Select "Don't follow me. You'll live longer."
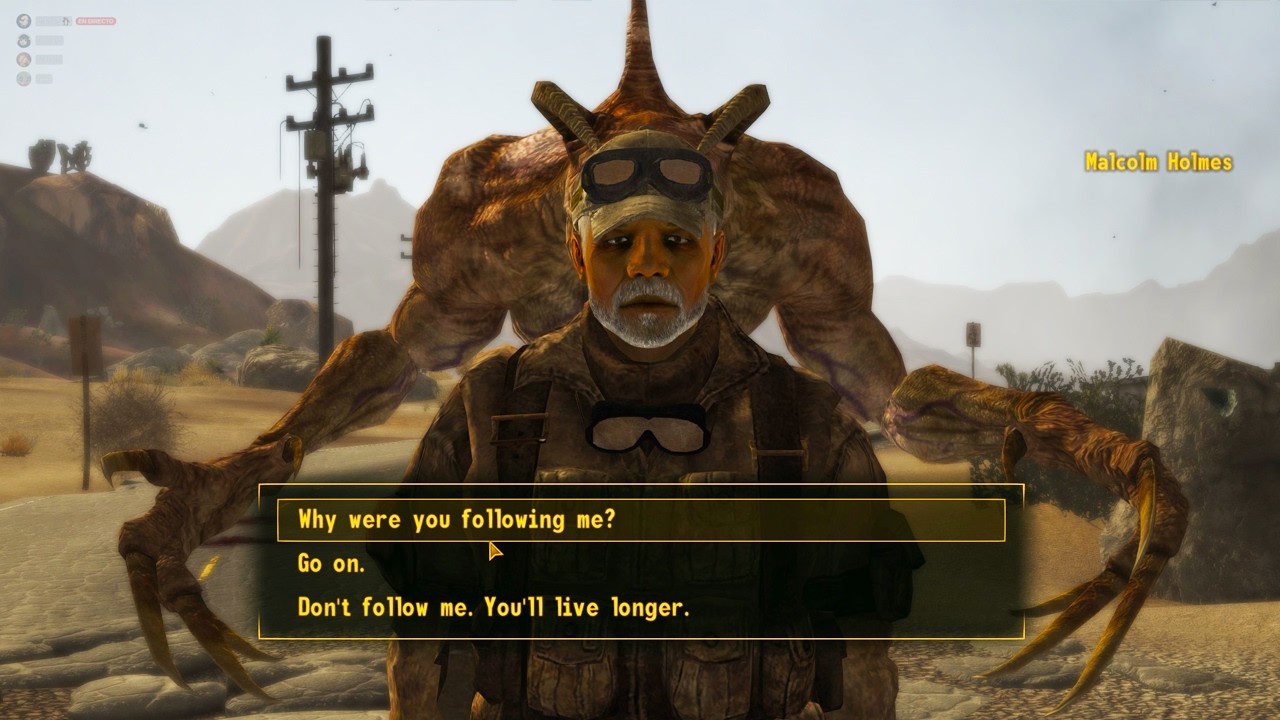The width and height of the screenshot is (1280, 720). click(494, 607)
